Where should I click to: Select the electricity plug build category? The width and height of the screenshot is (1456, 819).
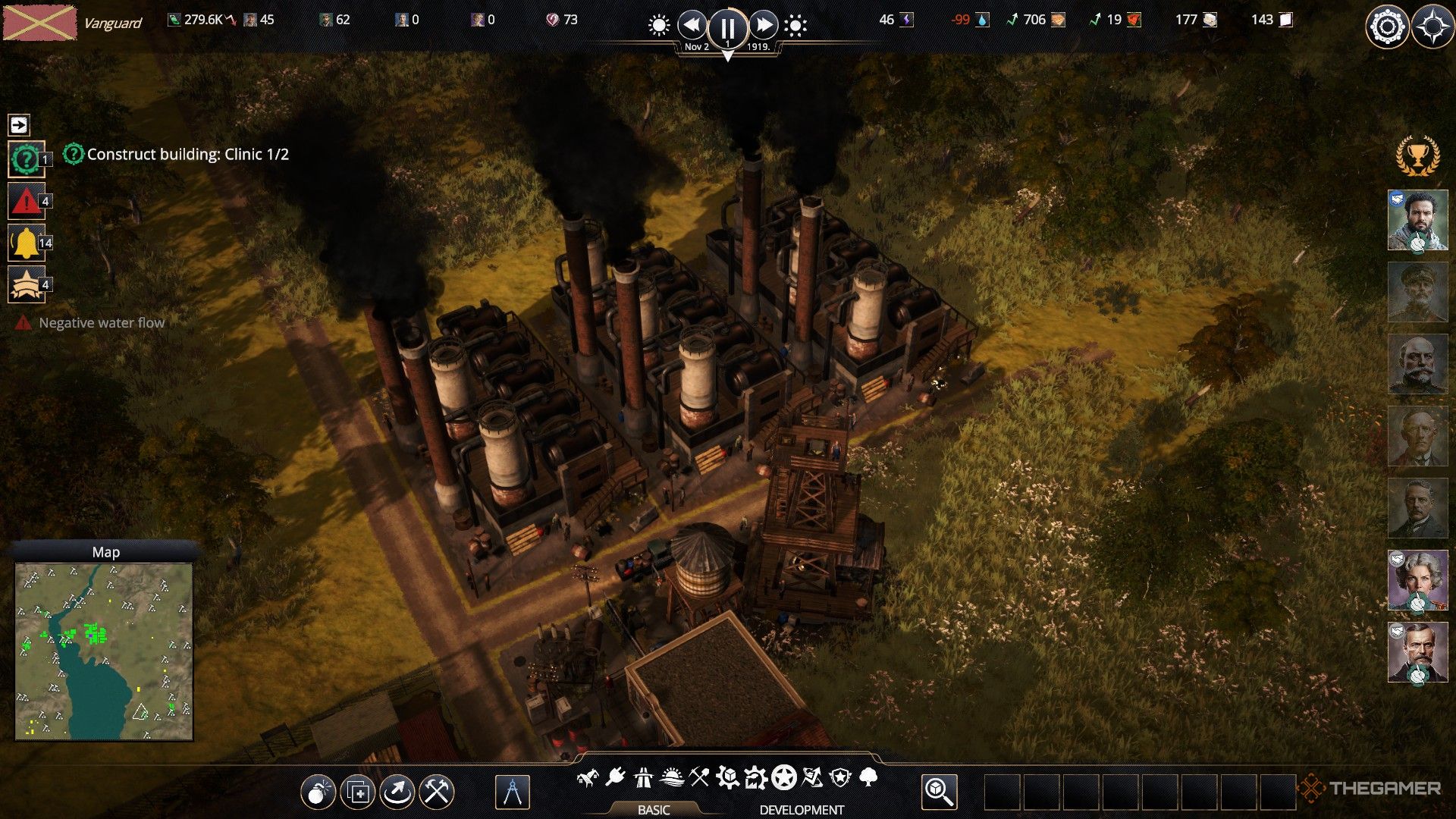click(615, 777)
